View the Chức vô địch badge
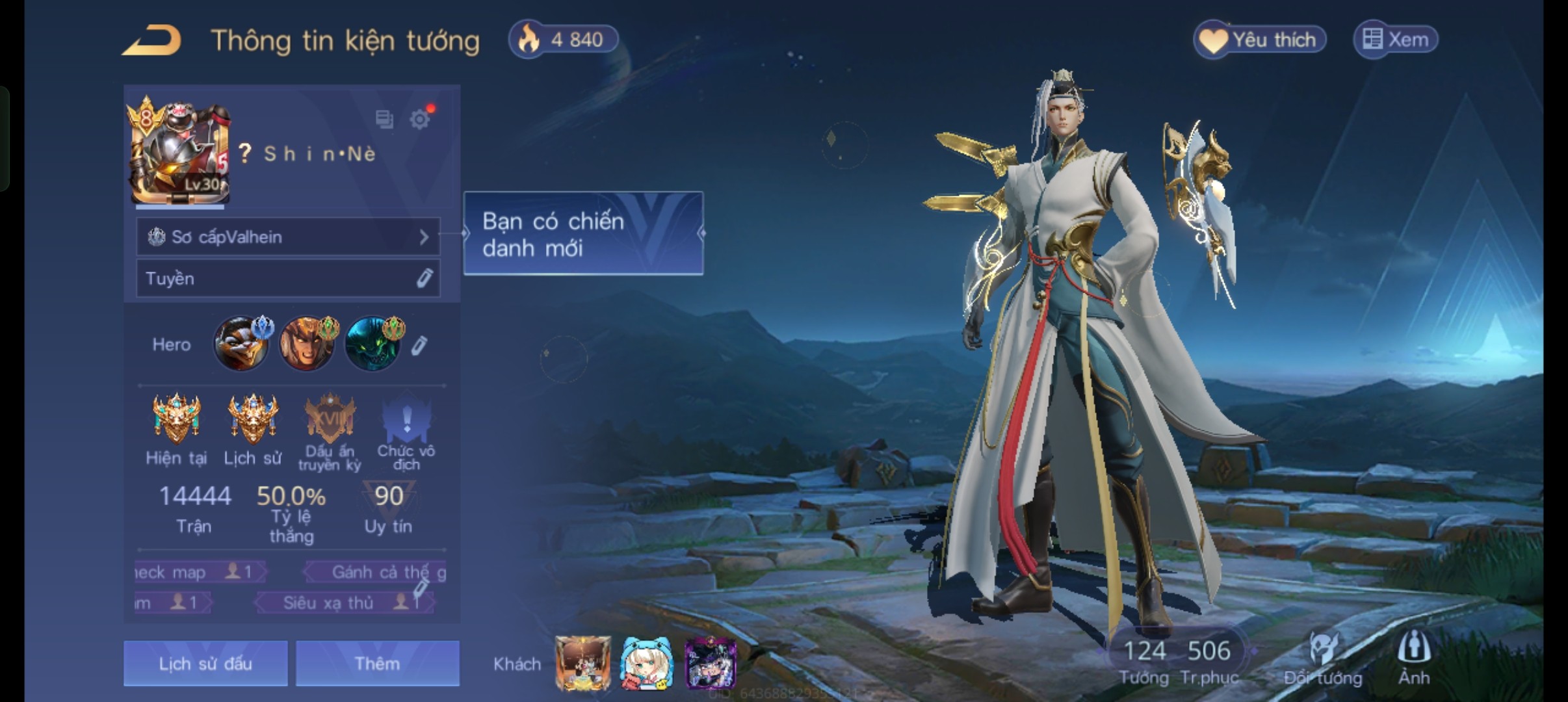The height and width of the screenshot is (702, 1568). pos(406,419)
